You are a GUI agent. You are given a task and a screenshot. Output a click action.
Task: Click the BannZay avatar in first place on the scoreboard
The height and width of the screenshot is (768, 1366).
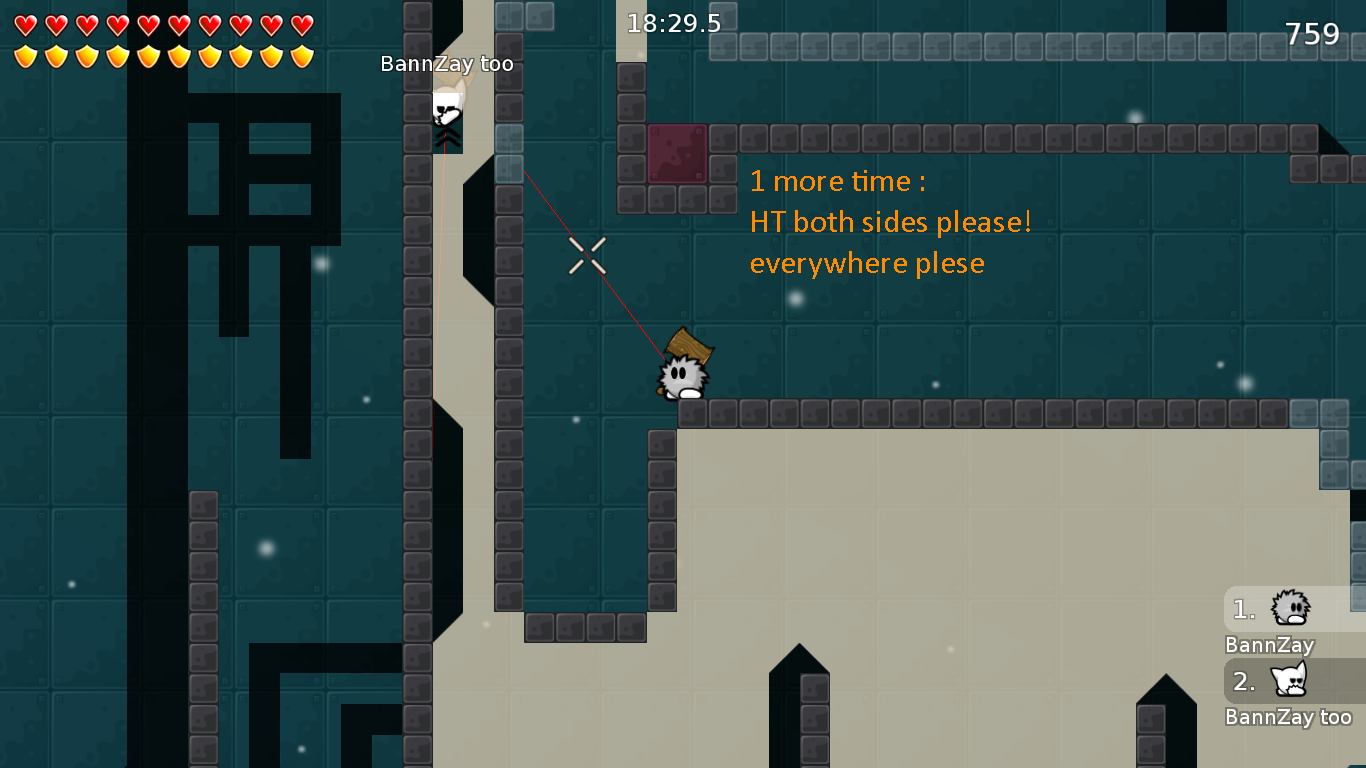[1290, 608]
